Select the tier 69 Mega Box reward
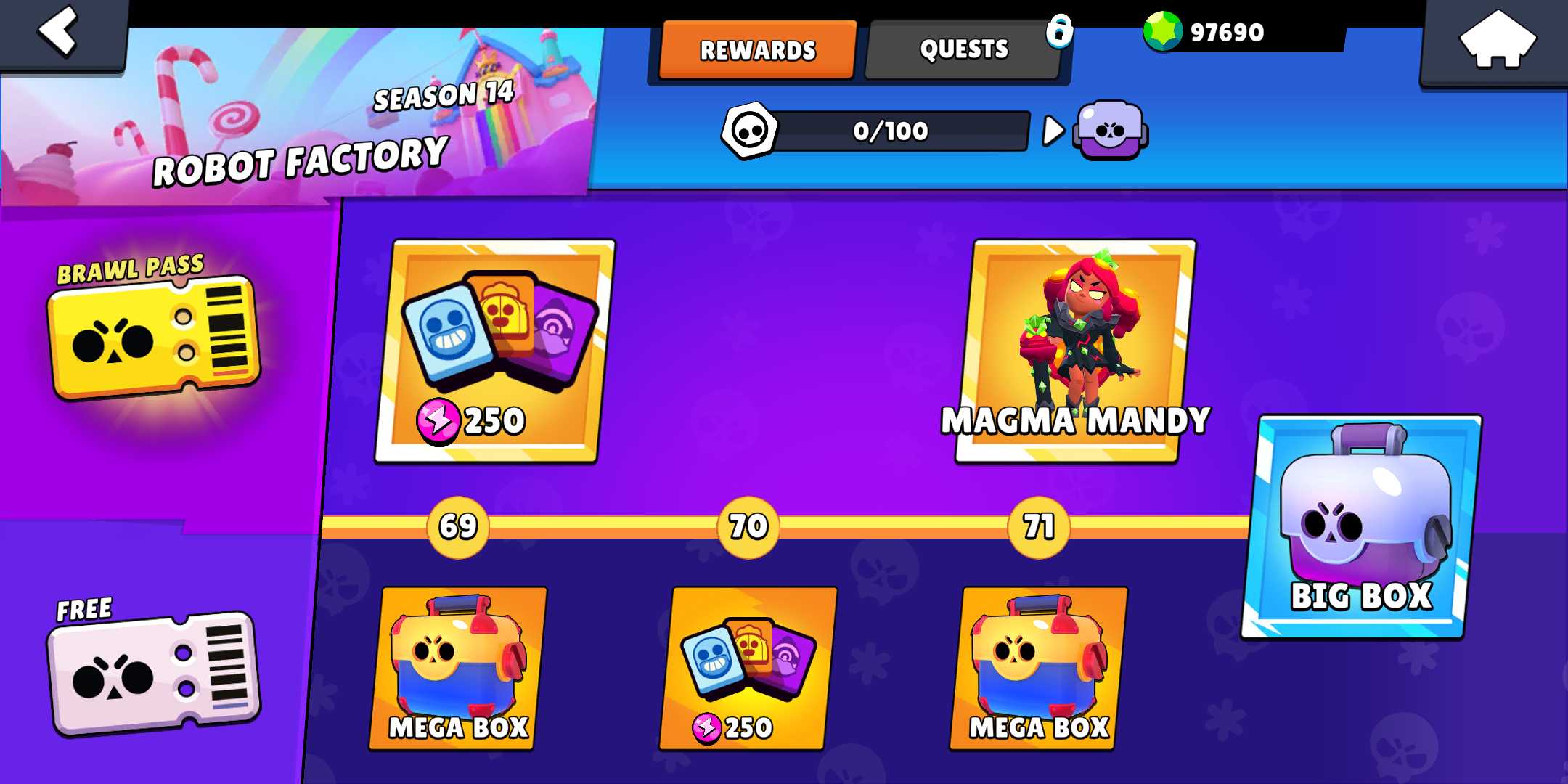 coord(459,668)
